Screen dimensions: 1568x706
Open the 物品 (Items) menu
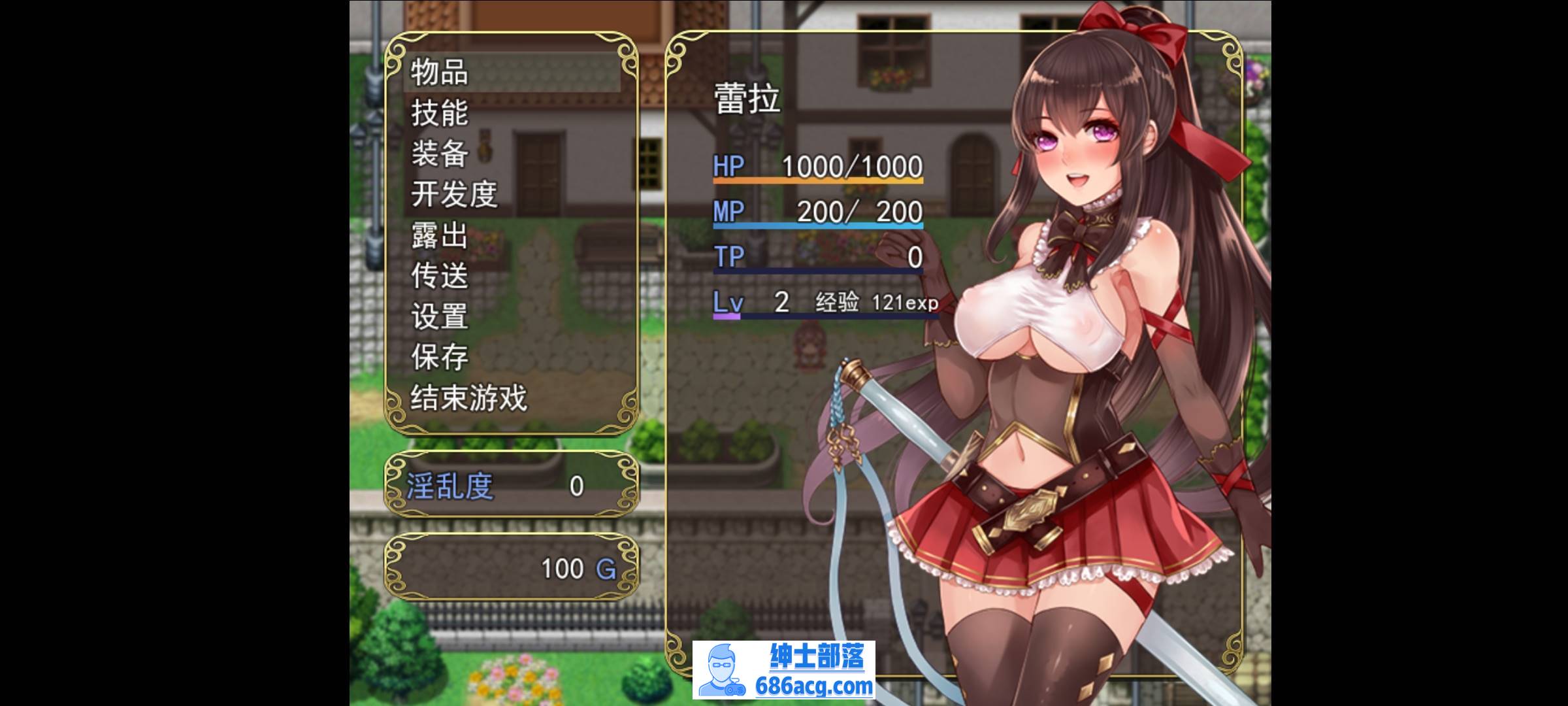coord(440,72)
